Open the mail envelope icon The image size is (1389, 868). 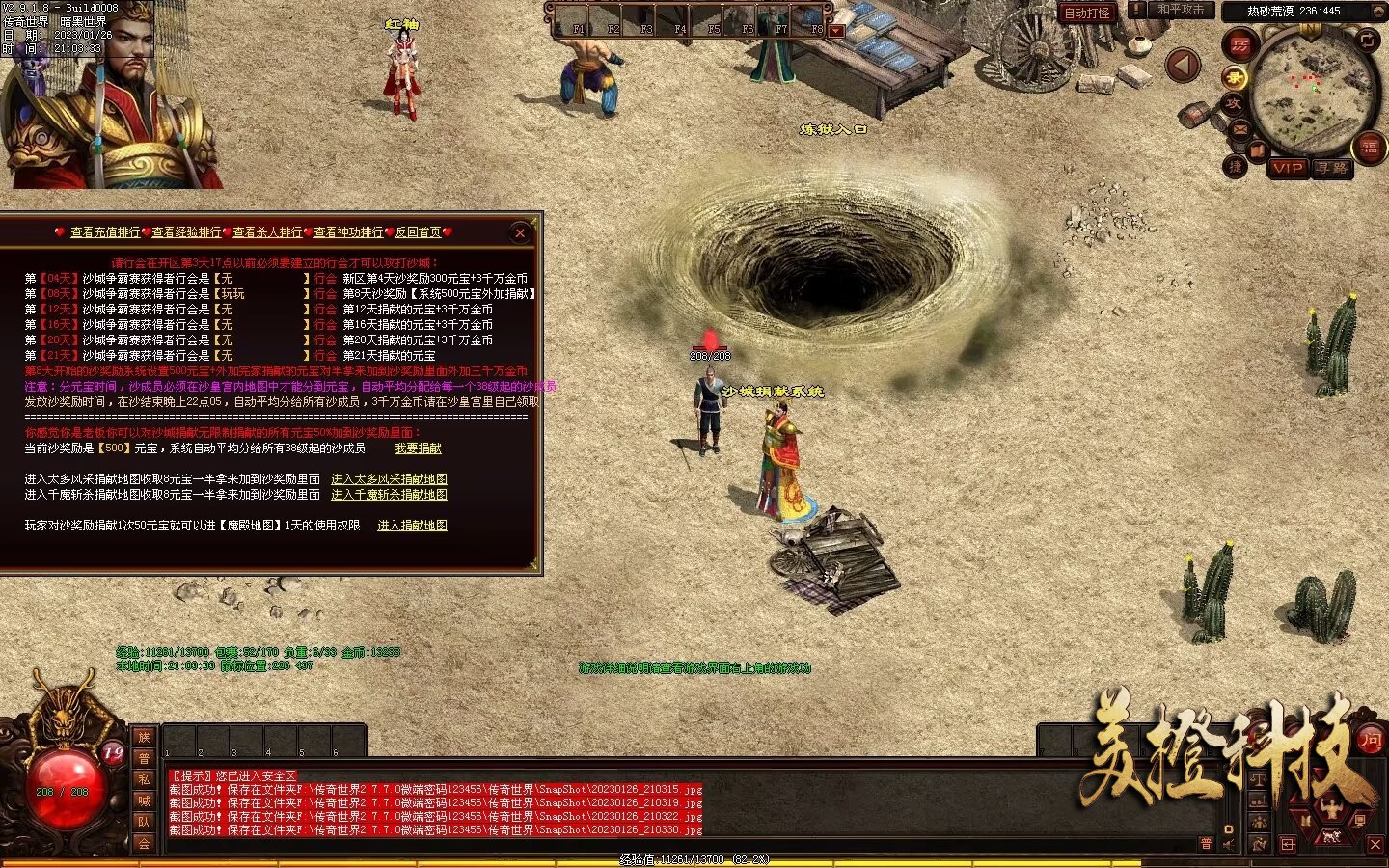1239,130
